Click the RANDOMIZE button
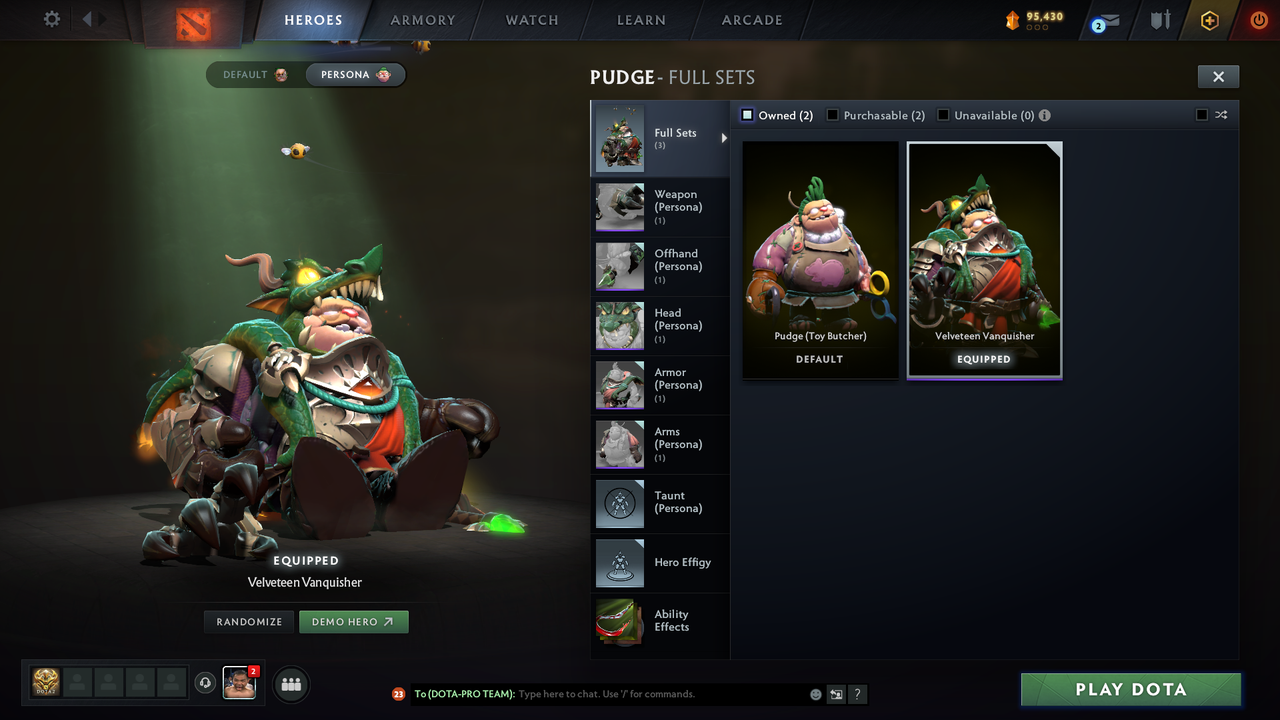The height and width of the screenshot is (720, 1280). (x=248, y=621)
